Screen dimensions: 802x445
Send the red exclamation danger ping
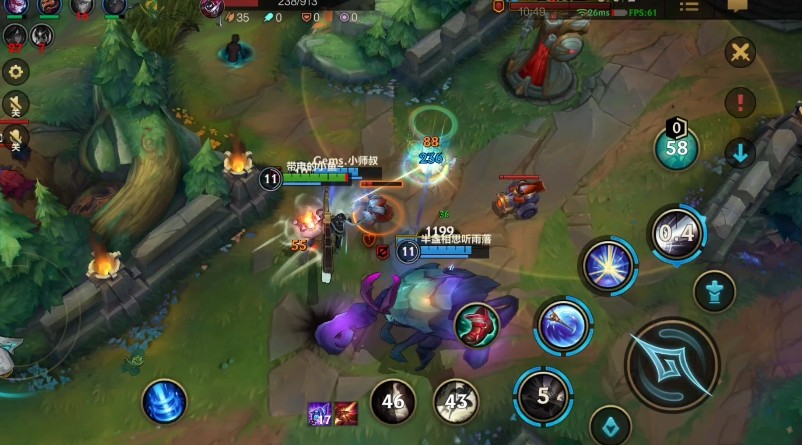[740, 101]
